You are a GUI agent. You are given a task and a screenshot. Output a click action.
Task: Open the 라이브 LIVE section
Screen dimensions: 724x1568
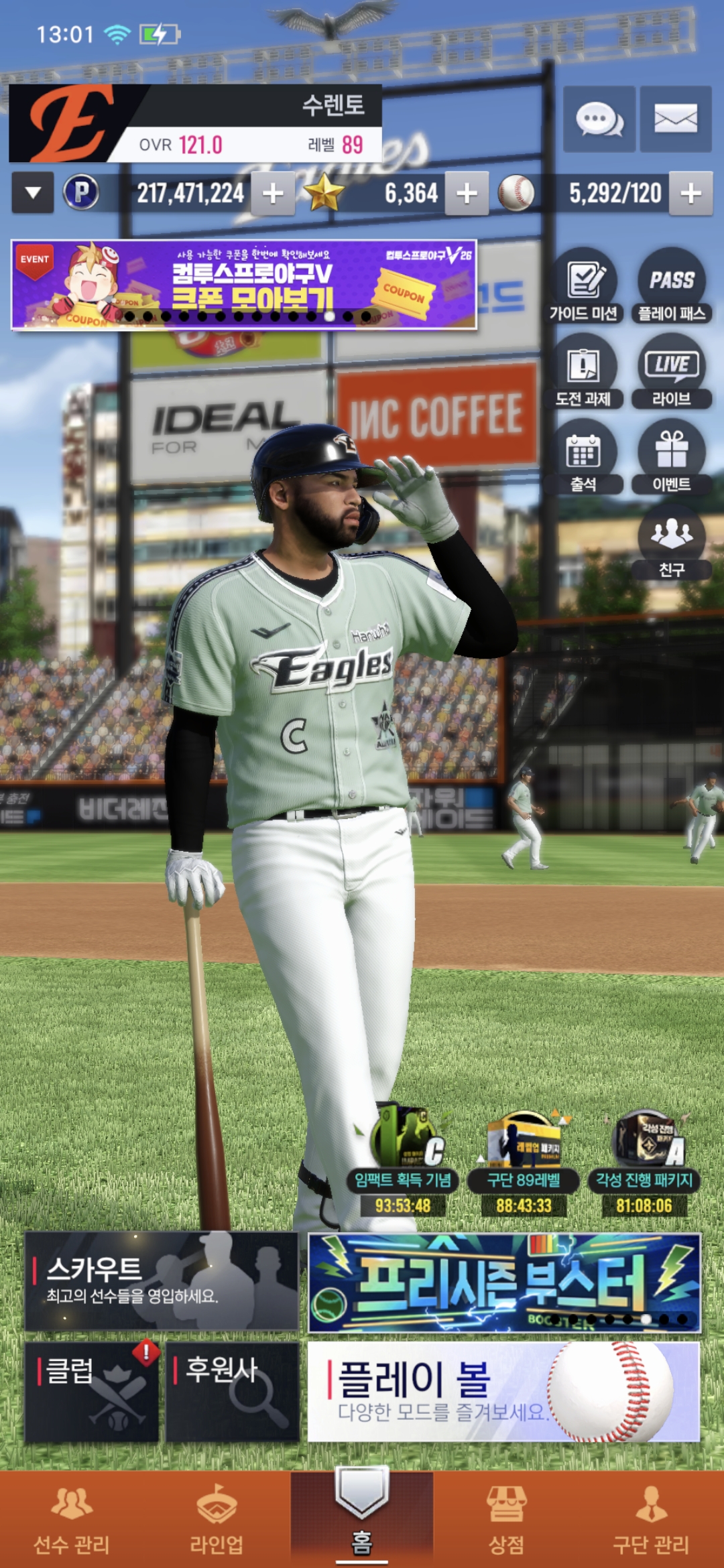672,371
